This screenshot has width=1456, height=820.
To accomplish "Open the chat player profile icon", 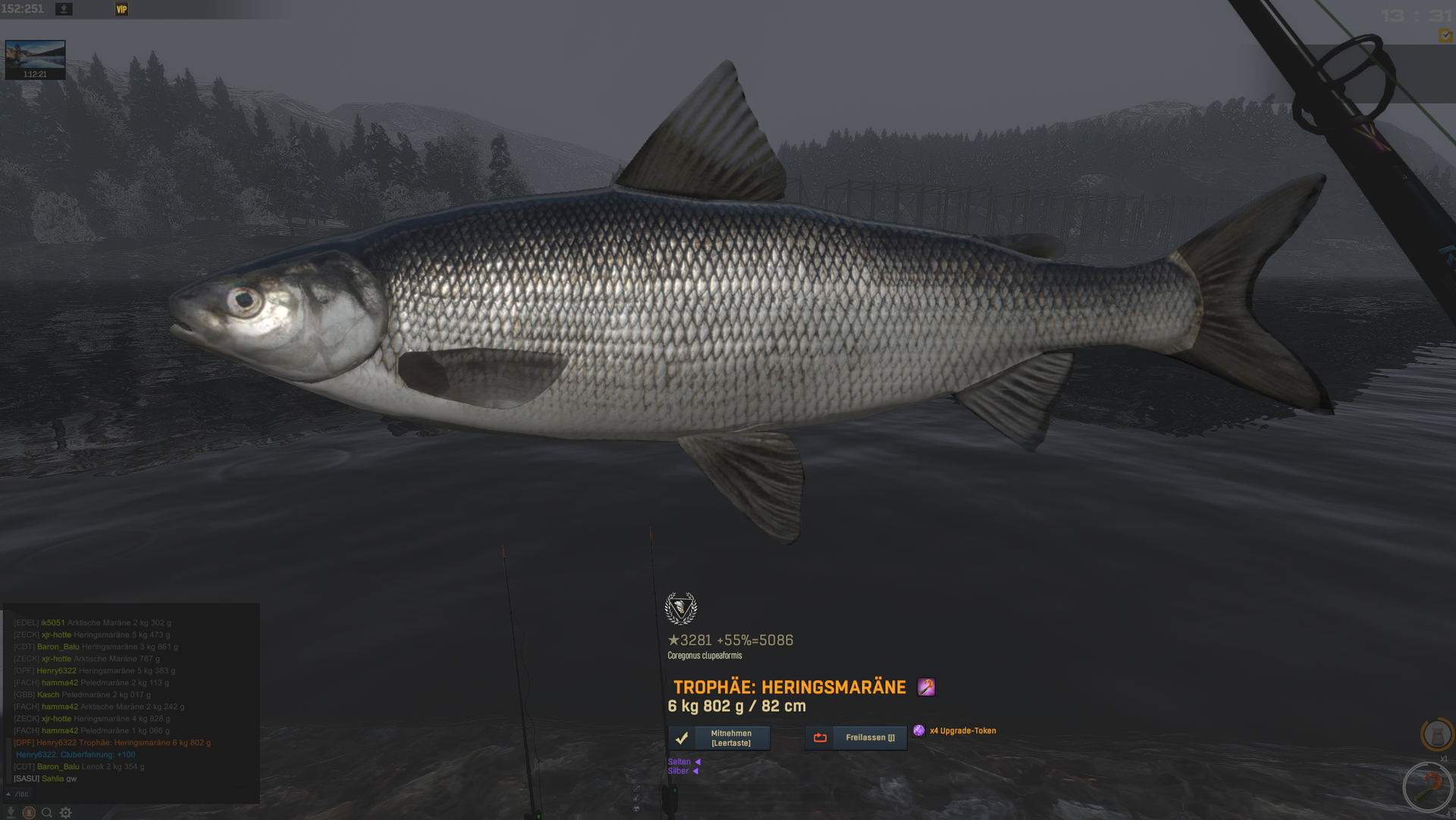I will [x=29, y=812].
